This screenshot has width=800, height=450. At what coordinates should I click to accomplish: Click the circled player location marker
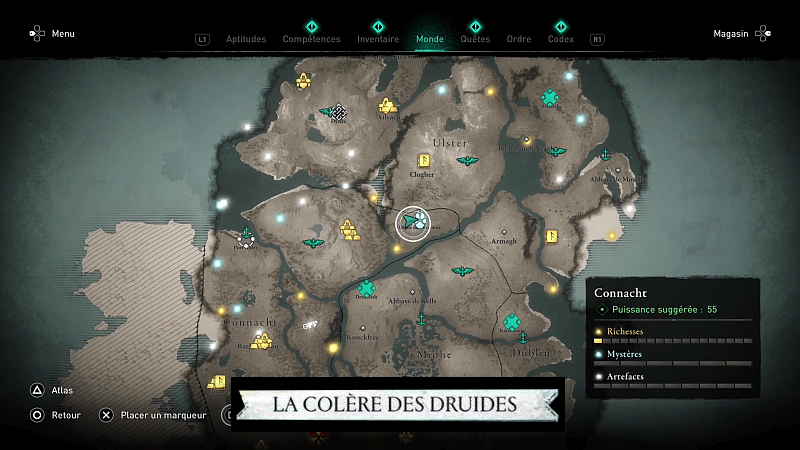click(412, 223)
